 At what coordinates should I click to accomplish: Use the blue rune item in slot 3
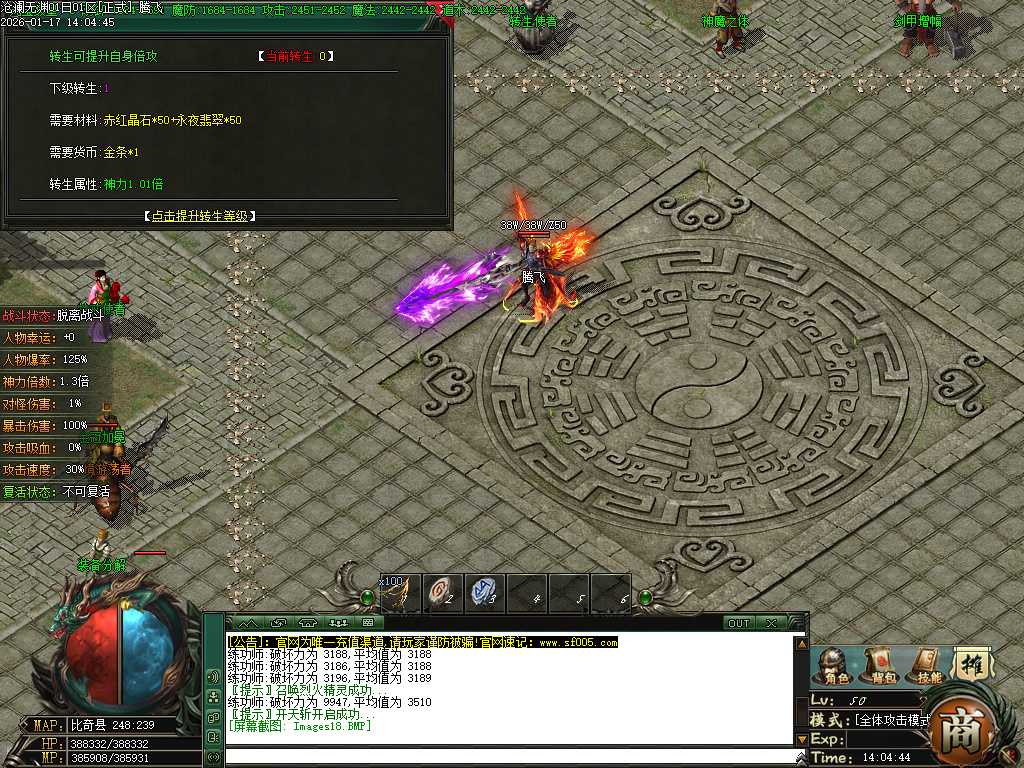click(x=484, y=592)
